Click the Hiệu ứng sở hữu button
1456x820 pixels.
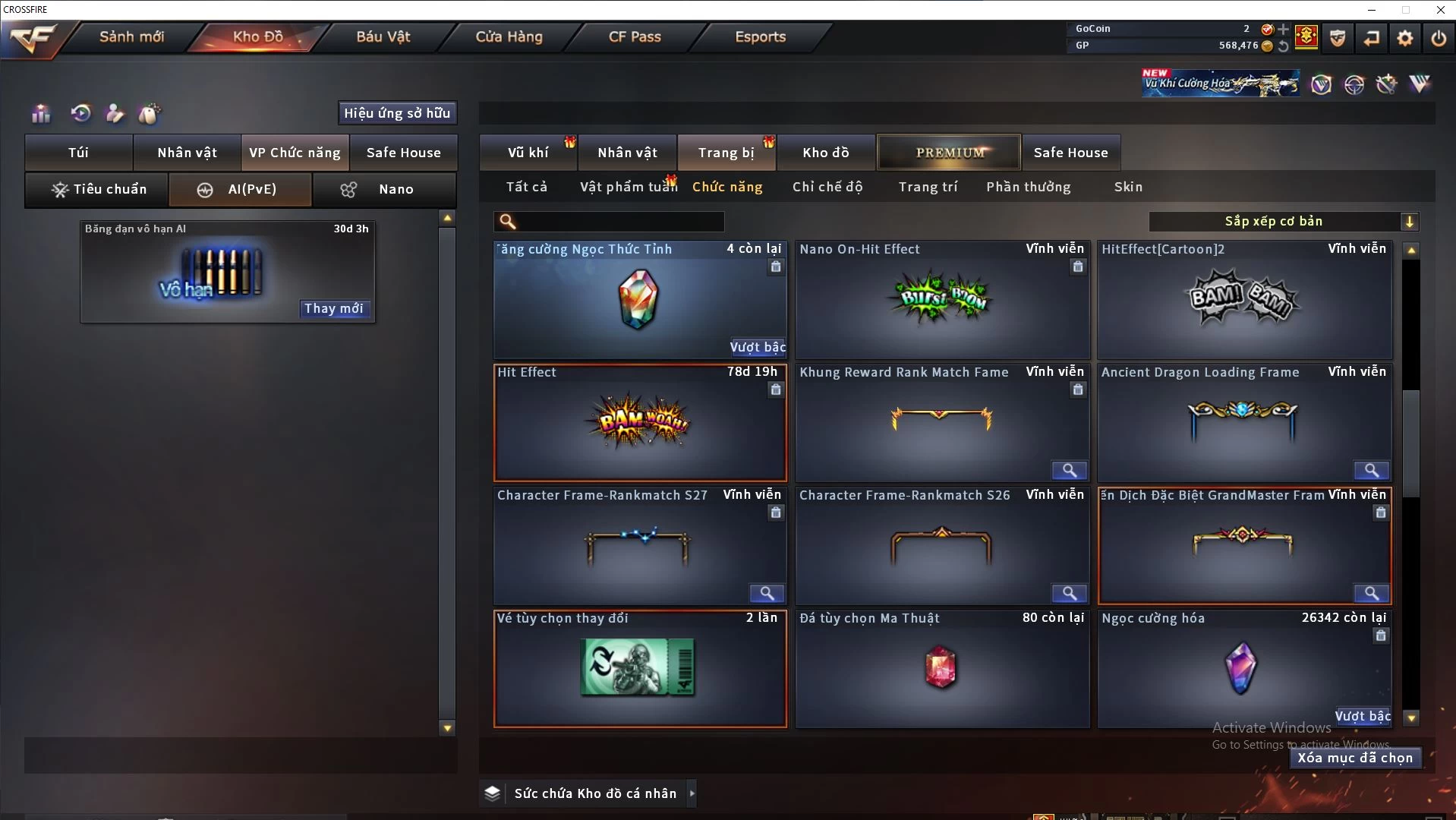[397, 113]
